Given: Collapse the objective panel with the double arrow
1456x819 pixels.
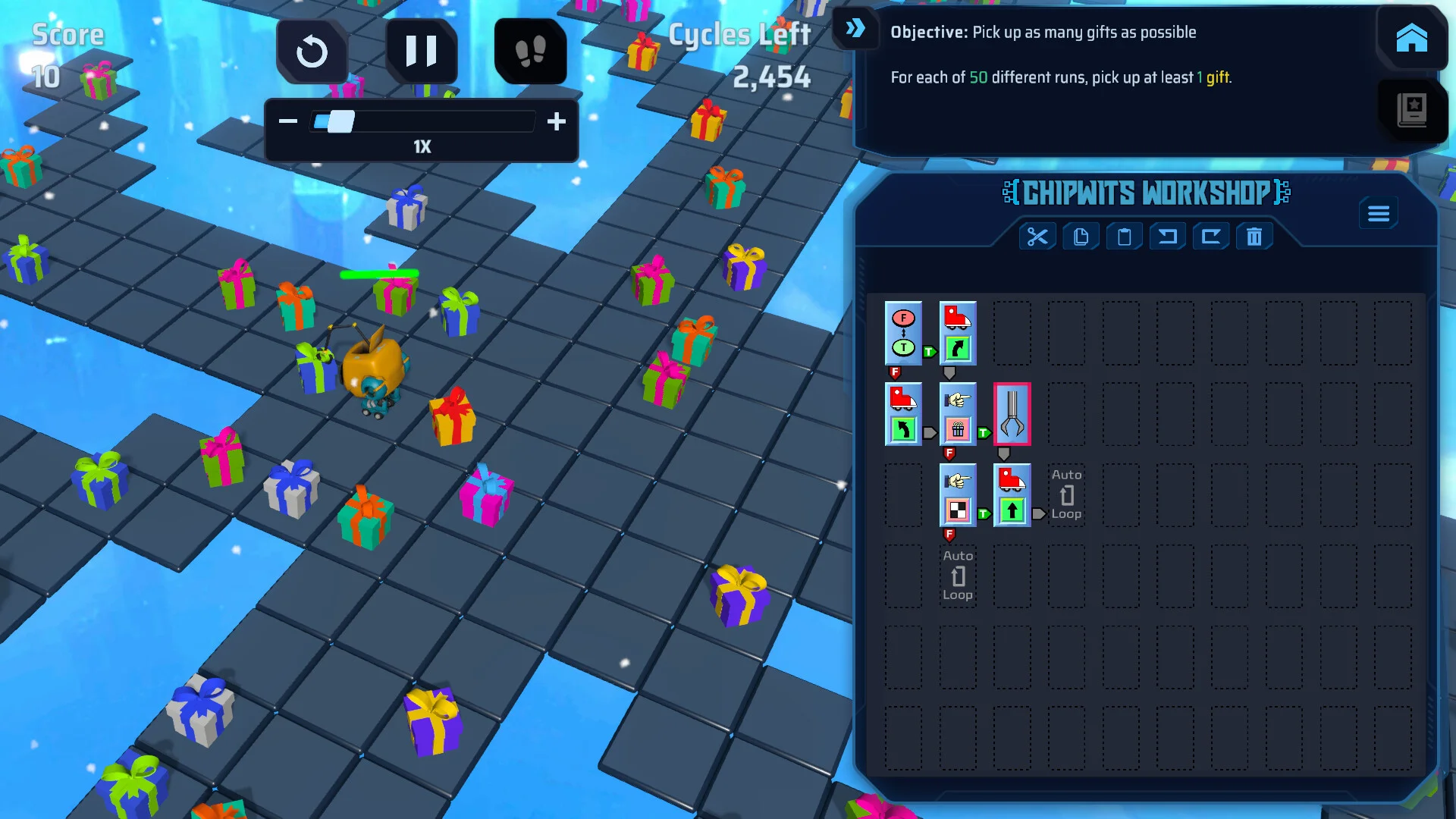Looking at the screenshot, I should coord(855,29).
